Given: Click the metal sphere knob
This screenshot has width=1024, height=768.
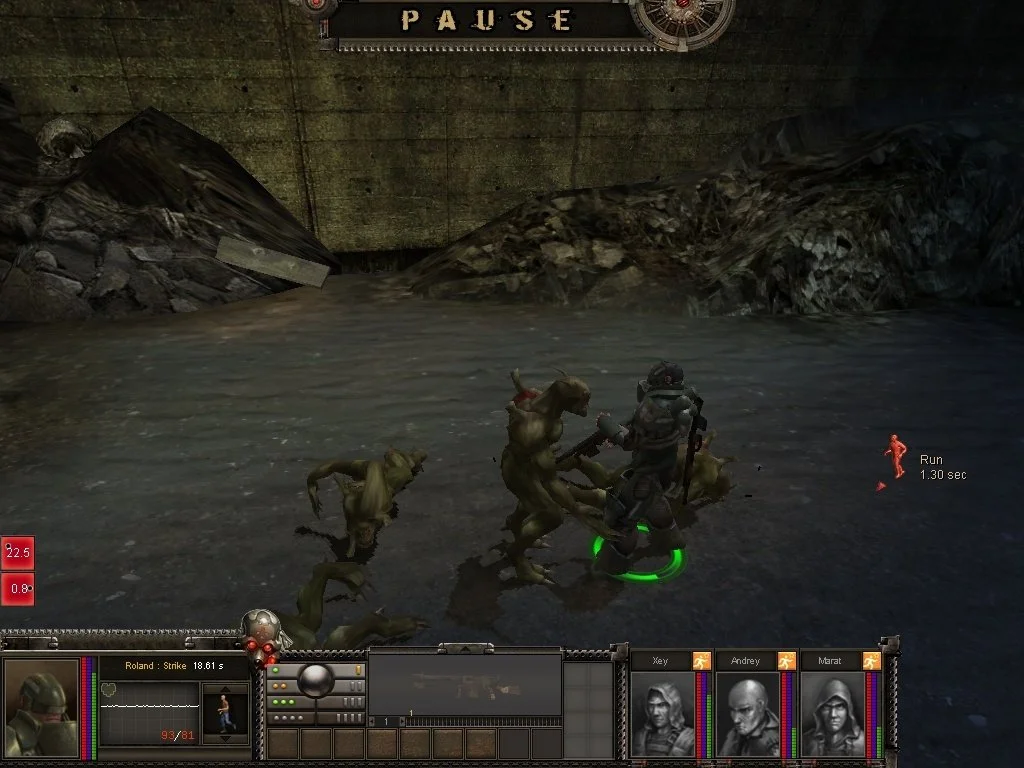Looking at the screenshot, I should coord(316,680).
